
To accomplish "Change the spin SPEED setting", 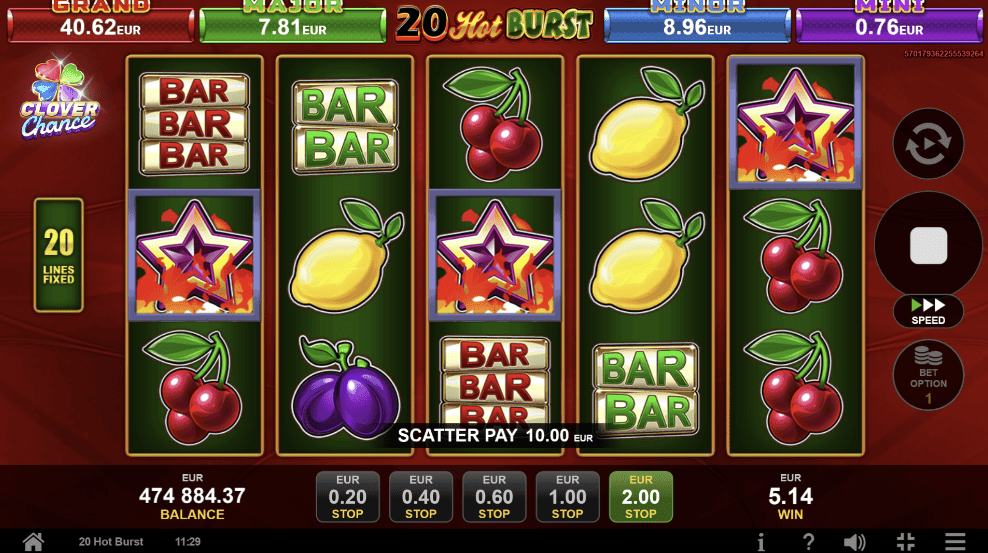I will (928, 311).
